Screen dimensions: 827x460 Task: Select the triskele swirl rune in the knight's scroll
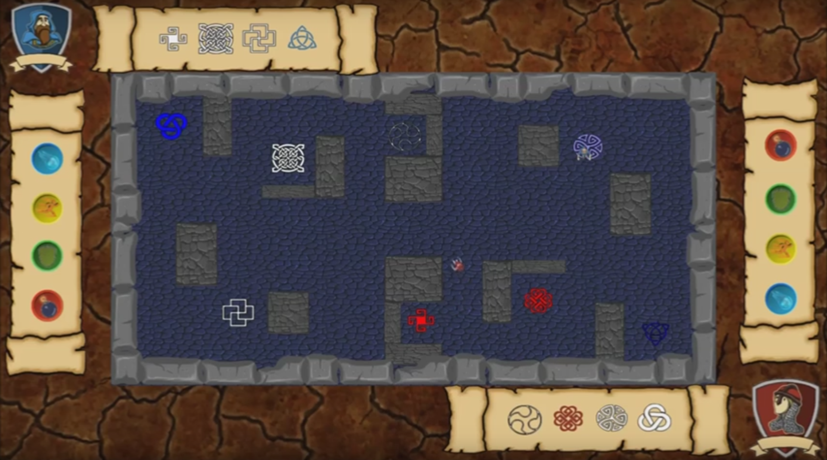coord(524,419)
